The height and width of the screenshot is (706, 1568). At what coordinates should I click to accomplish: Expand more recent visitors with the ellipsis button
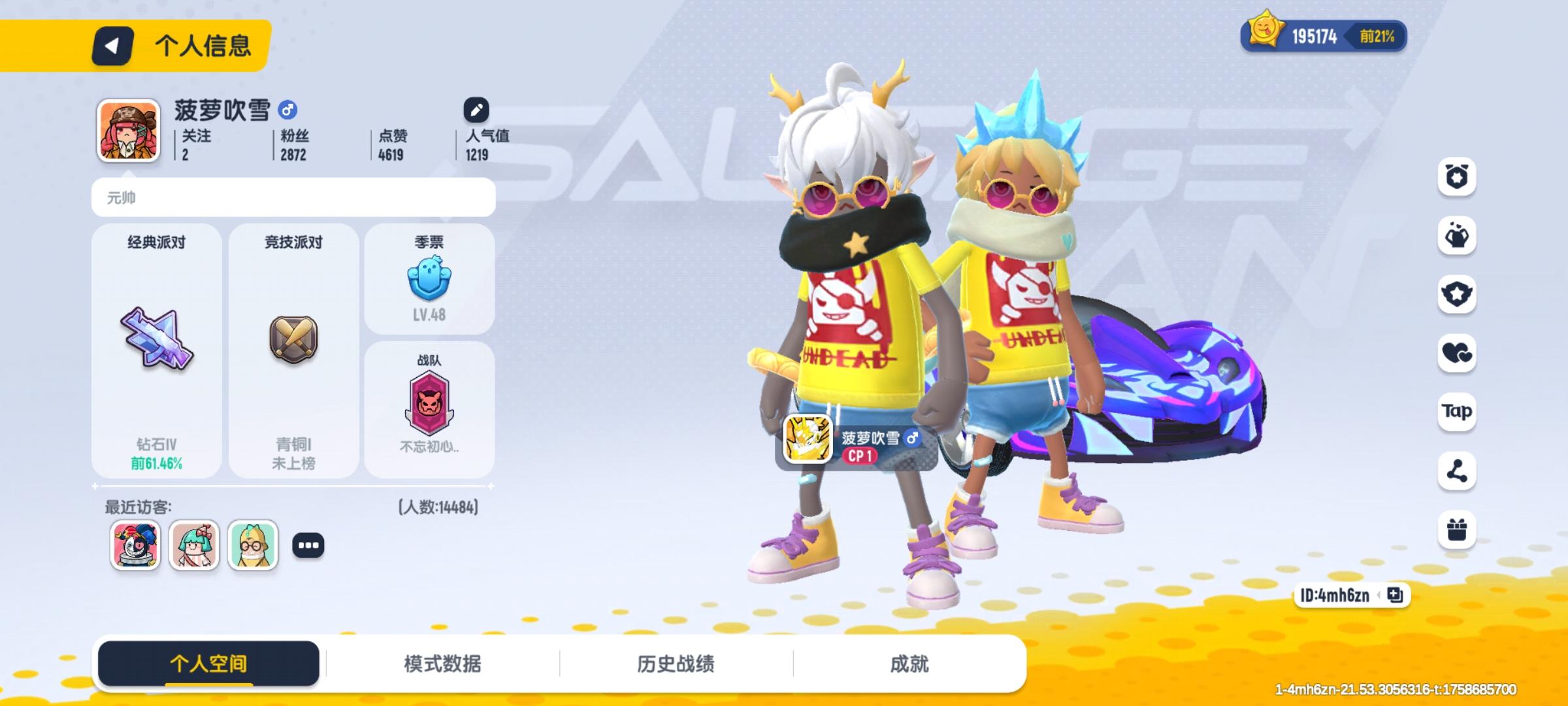pyautogui.click(x=309, y=546)
